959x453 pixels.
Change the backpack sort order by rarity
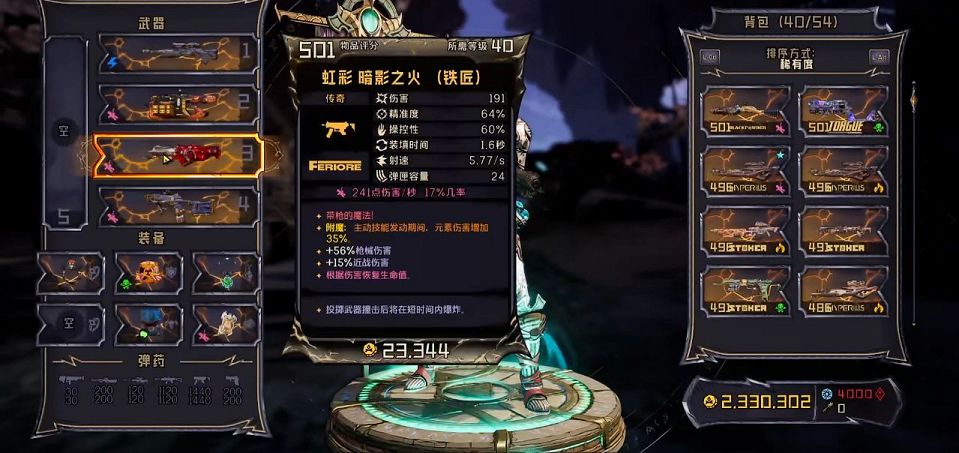click(794, 58)
